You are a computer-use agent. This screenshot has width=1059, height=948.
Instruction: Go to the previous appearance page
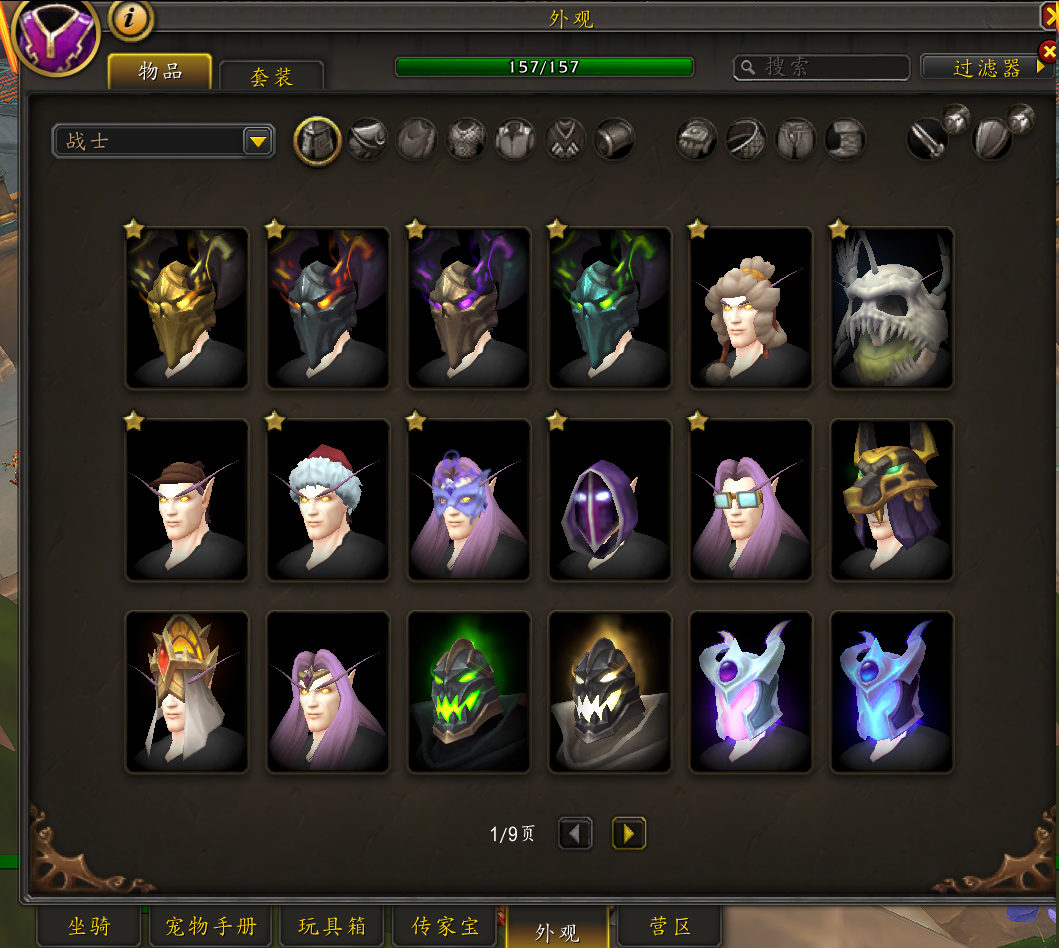[x=575, y=833]
